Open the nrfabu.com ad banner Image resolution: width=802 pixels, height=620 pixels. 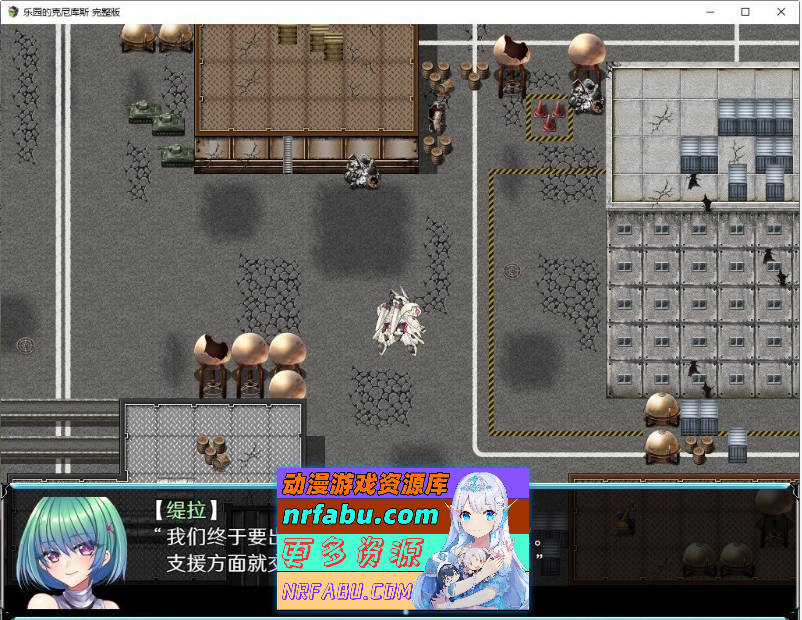click(402, 539)
